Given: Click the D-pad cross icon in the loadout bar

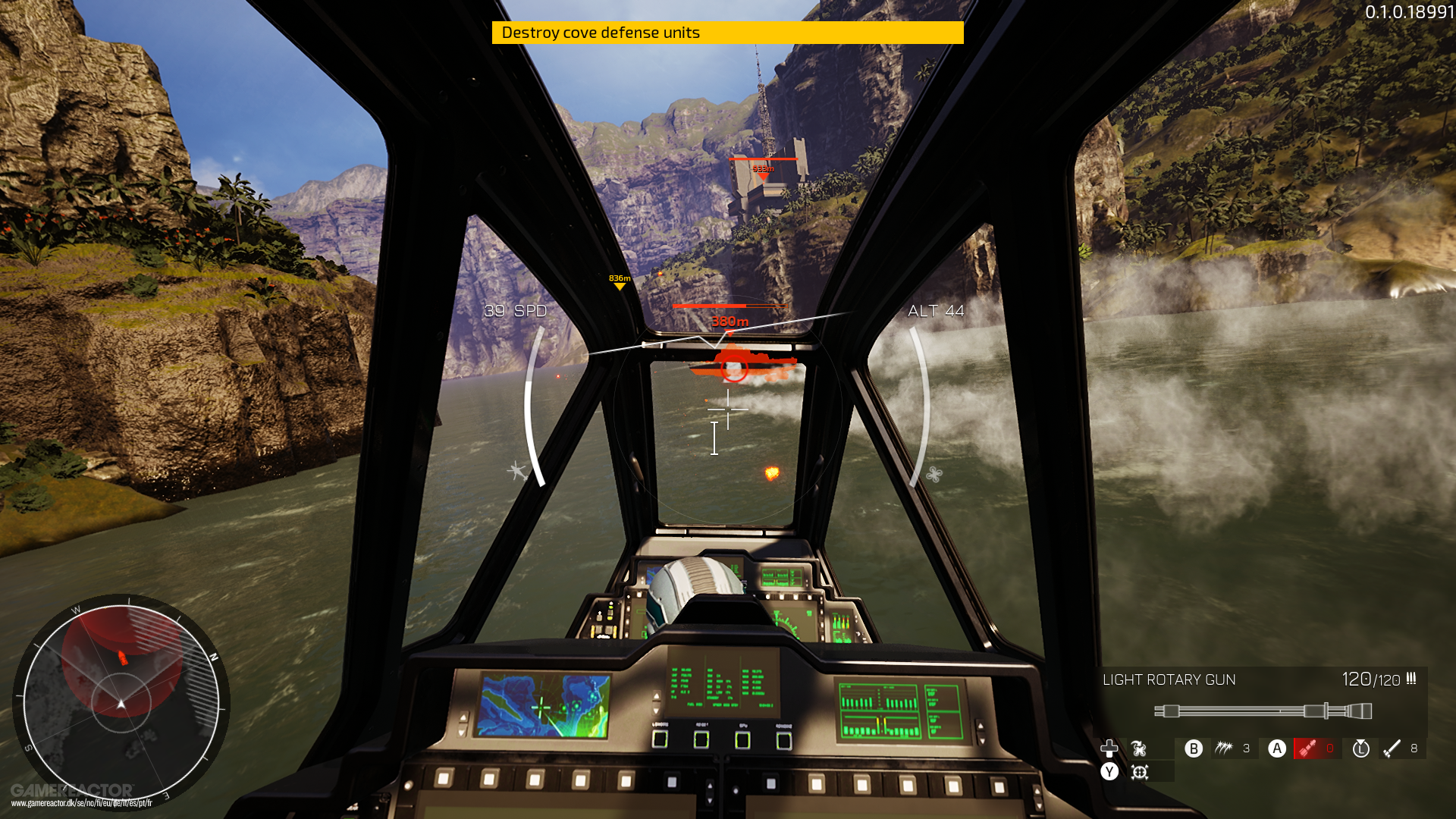Looking at the screenshot, I should point(1110,750).
